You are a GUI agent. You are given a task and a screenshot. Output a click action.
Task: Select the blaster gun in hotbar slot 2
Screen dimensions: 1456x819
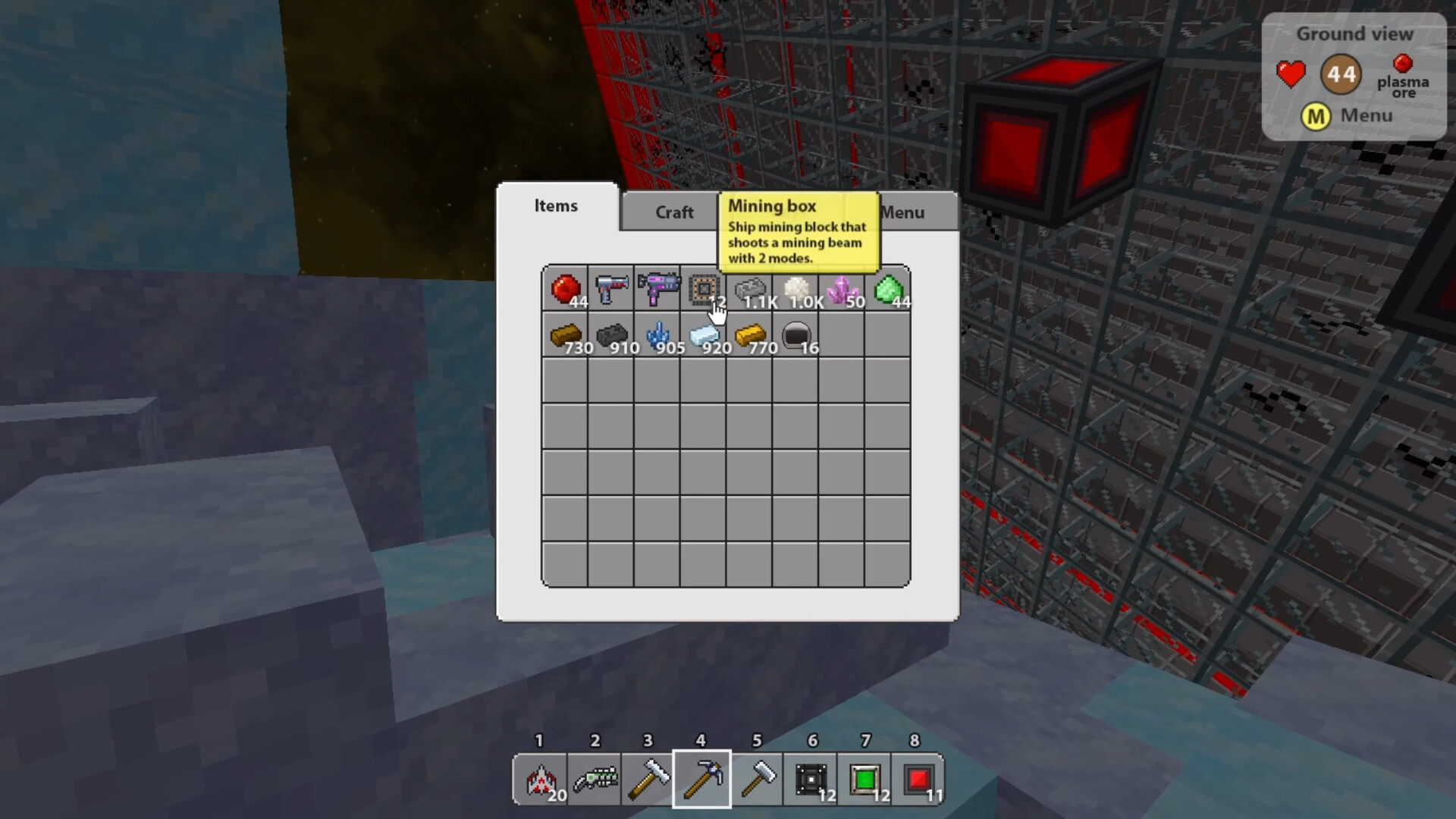point(594,780)
